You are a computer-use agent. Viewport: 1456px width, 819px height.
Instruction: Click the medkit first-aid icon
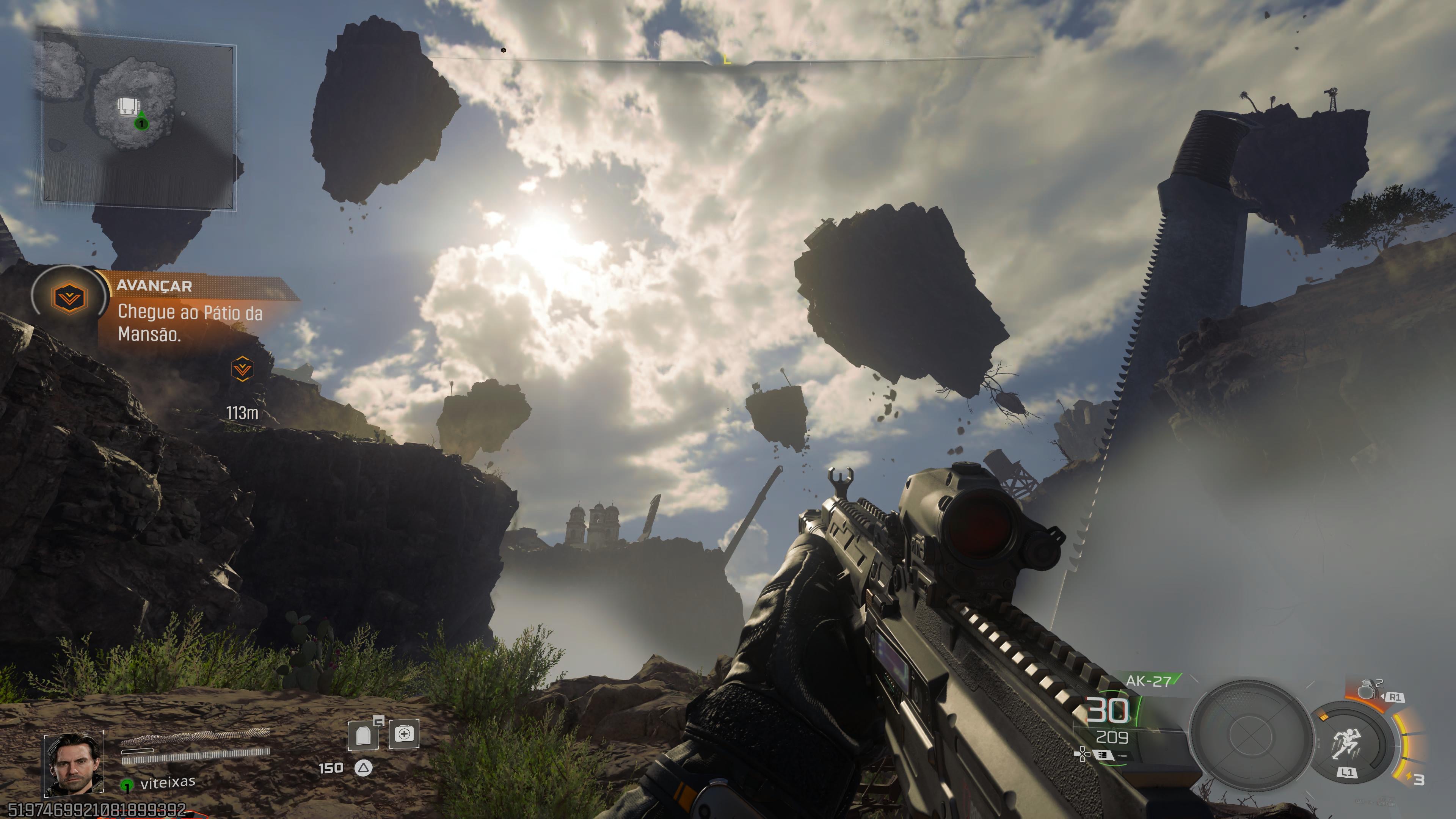(404, 735)
